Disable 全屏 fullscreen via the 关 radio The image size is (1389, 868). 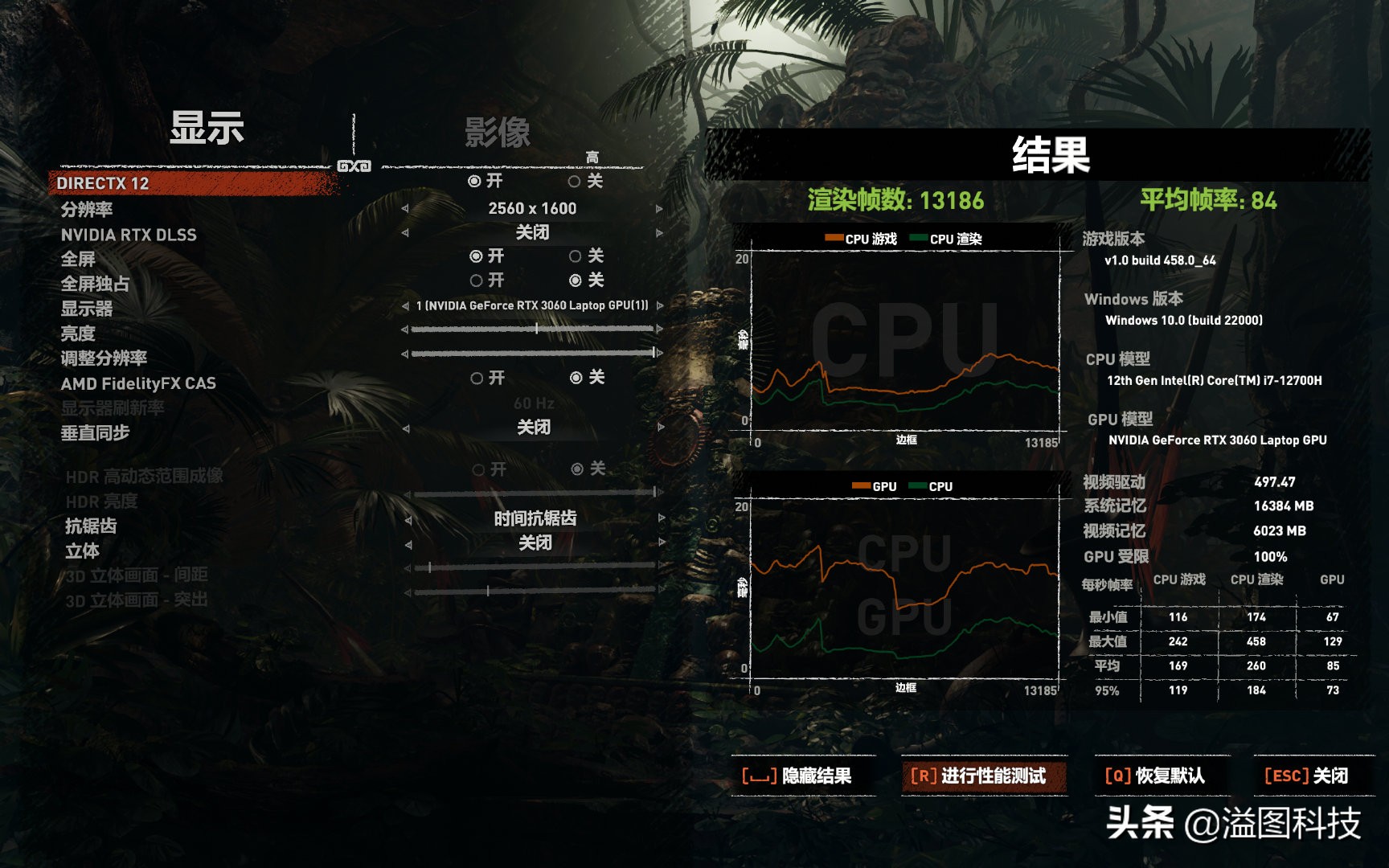tap(574, 257)
